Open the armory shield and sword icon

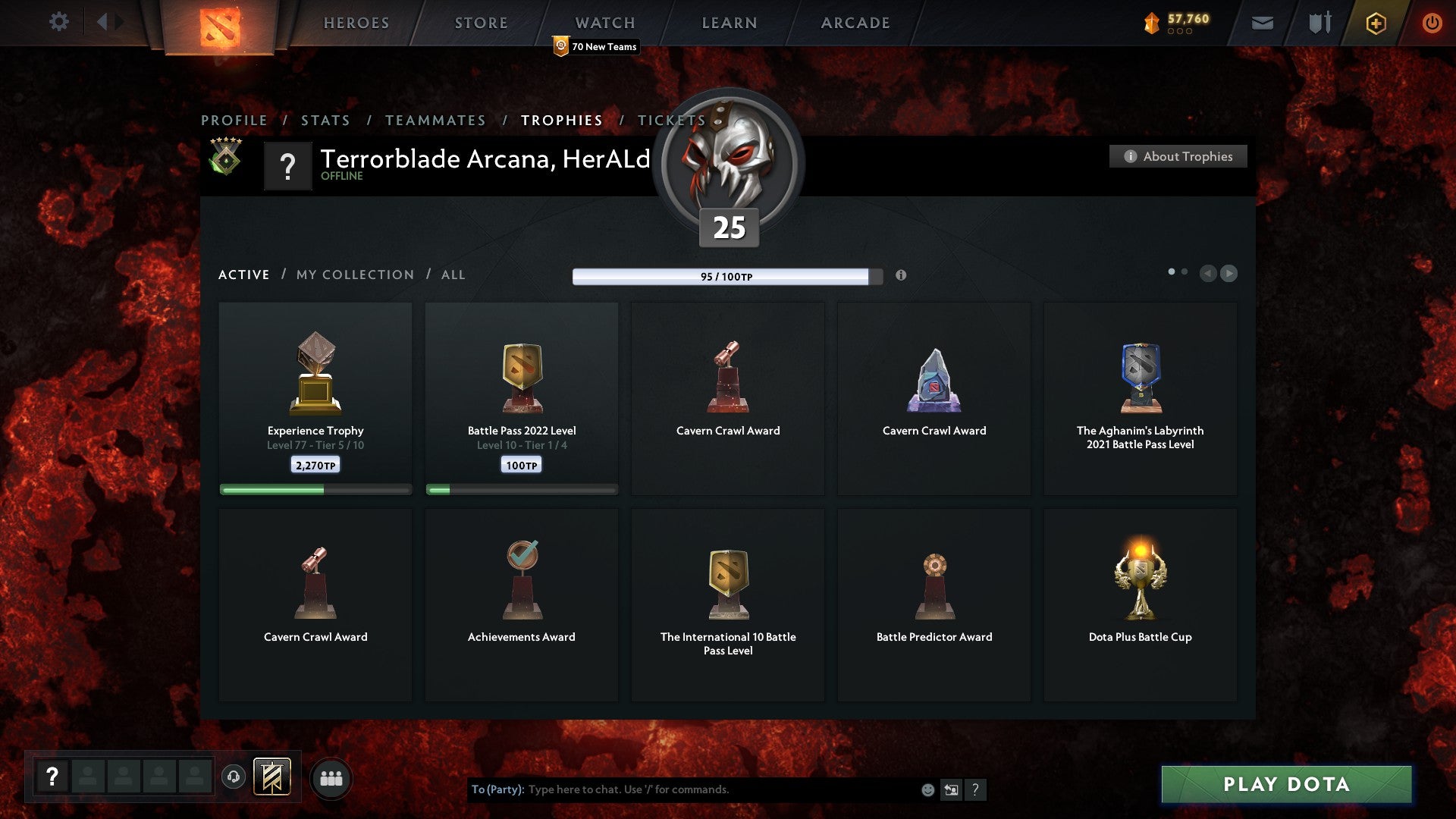pyautogui.click(x=1319, y=23)
